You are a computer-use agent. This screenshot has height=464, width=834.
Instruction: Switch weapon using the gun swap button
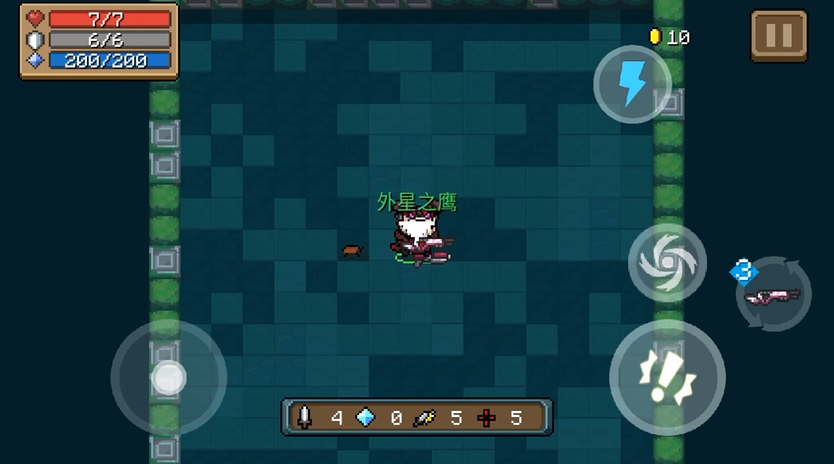(x=773, y=294)
